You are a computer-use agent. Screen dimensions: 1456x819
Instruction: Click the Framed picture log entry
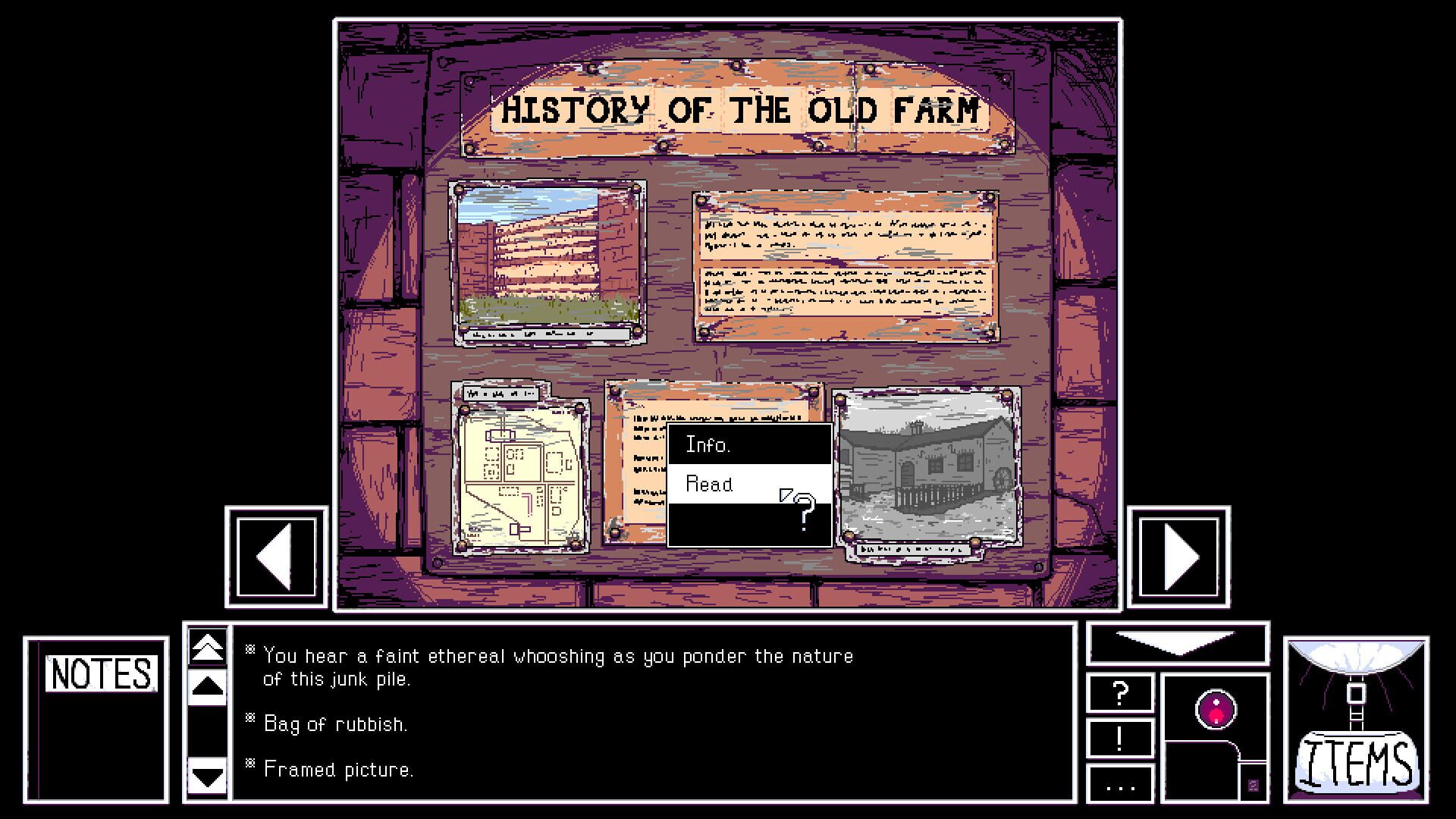tap(337, 770)
